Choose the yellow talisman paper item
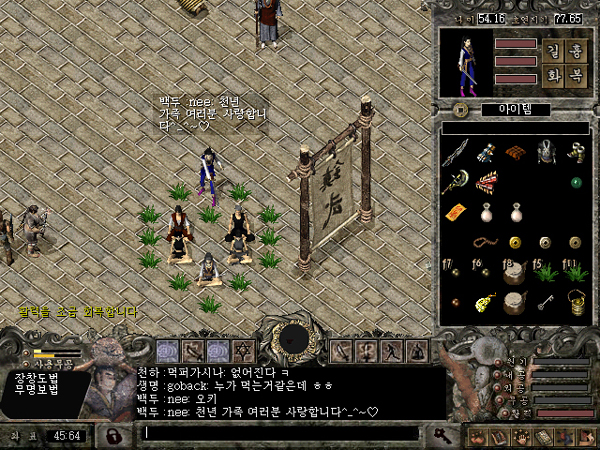 (x=457, y=211)
